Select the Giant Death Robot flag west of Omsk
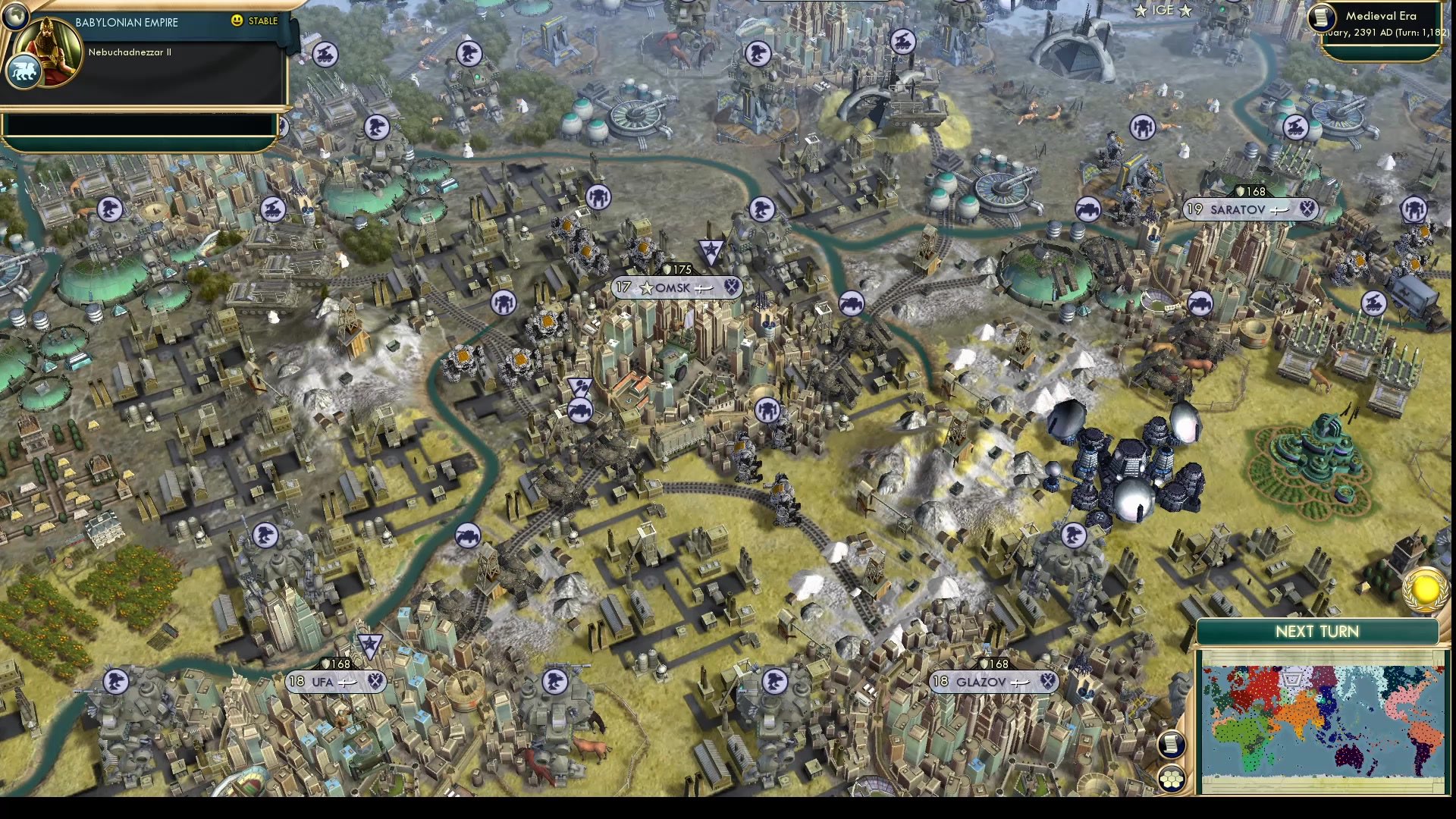Image resolution: width=1456 pixels, height=819 pixels. coord(503,302)
